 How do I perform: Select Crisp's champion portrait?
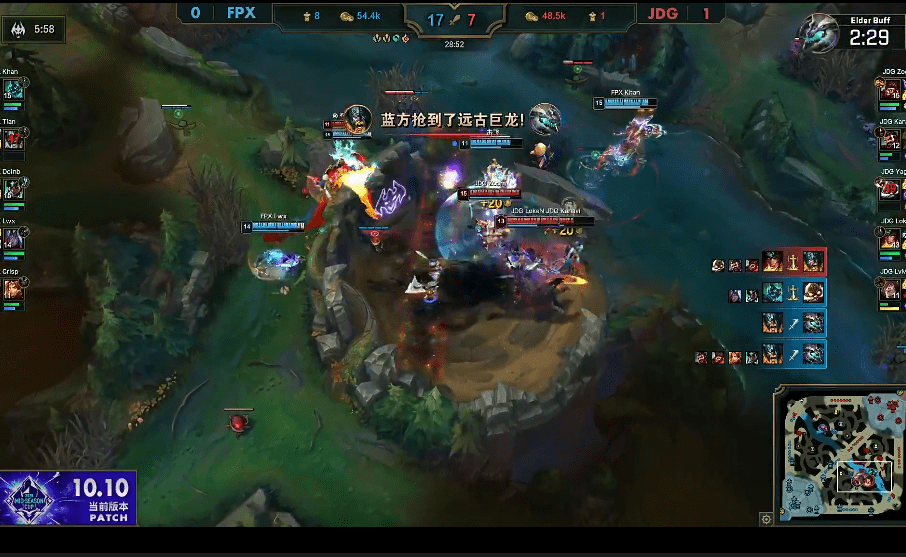click(13, 289)
